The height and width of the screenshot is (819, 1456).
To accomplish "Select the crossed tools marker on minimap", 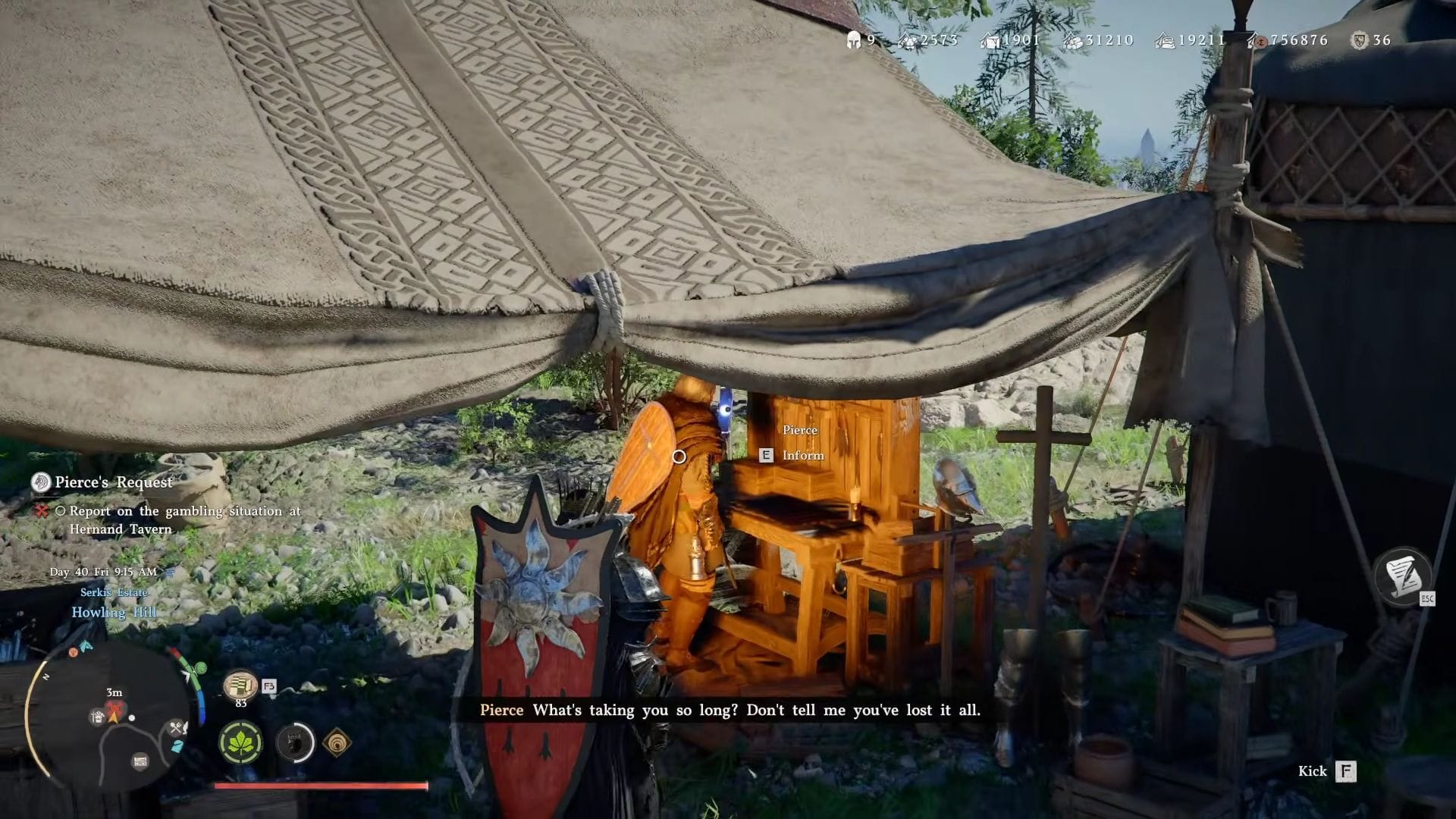I will pos(177,728).
